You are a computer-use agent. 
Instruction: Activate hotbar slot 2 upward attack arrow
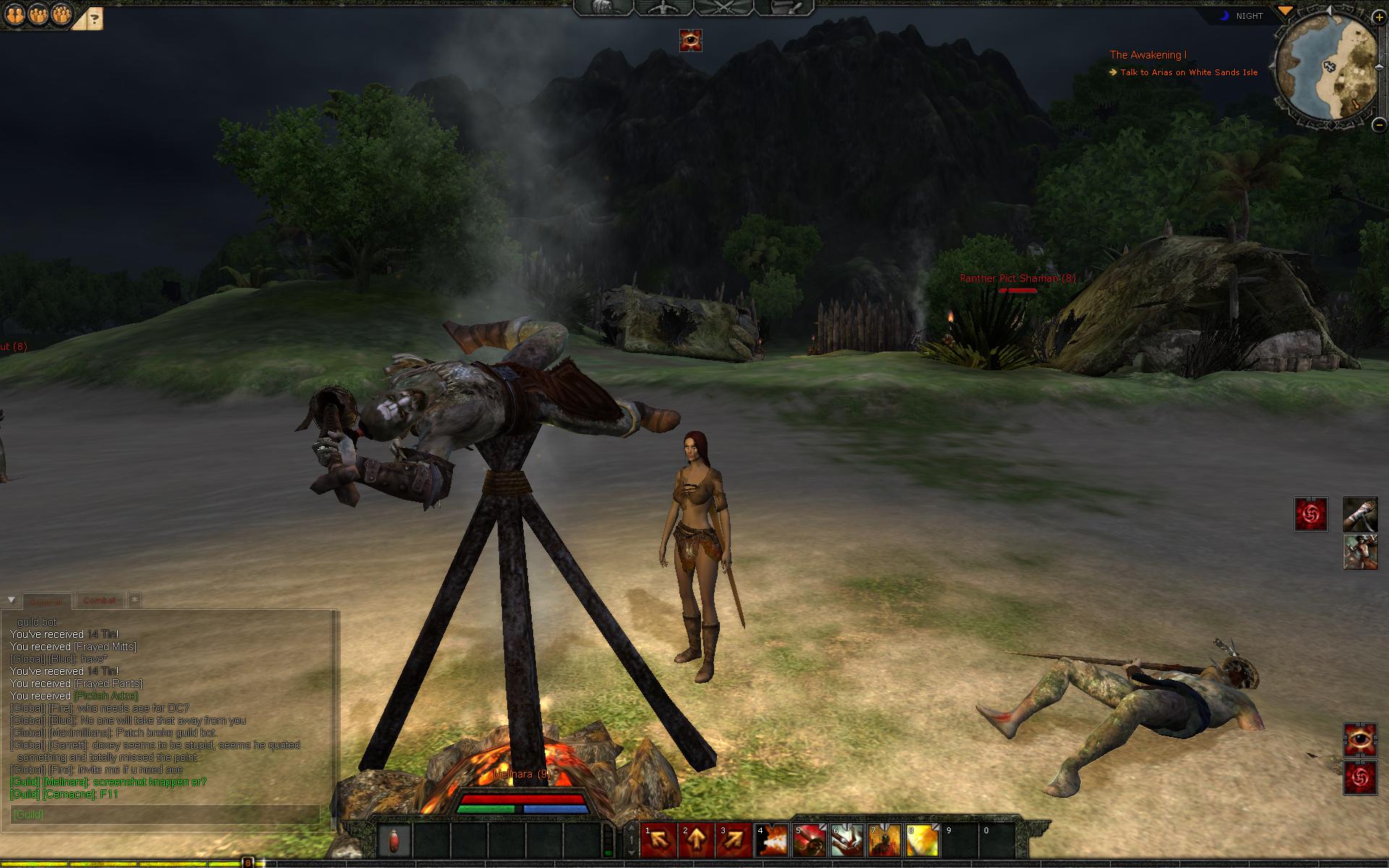696,841
